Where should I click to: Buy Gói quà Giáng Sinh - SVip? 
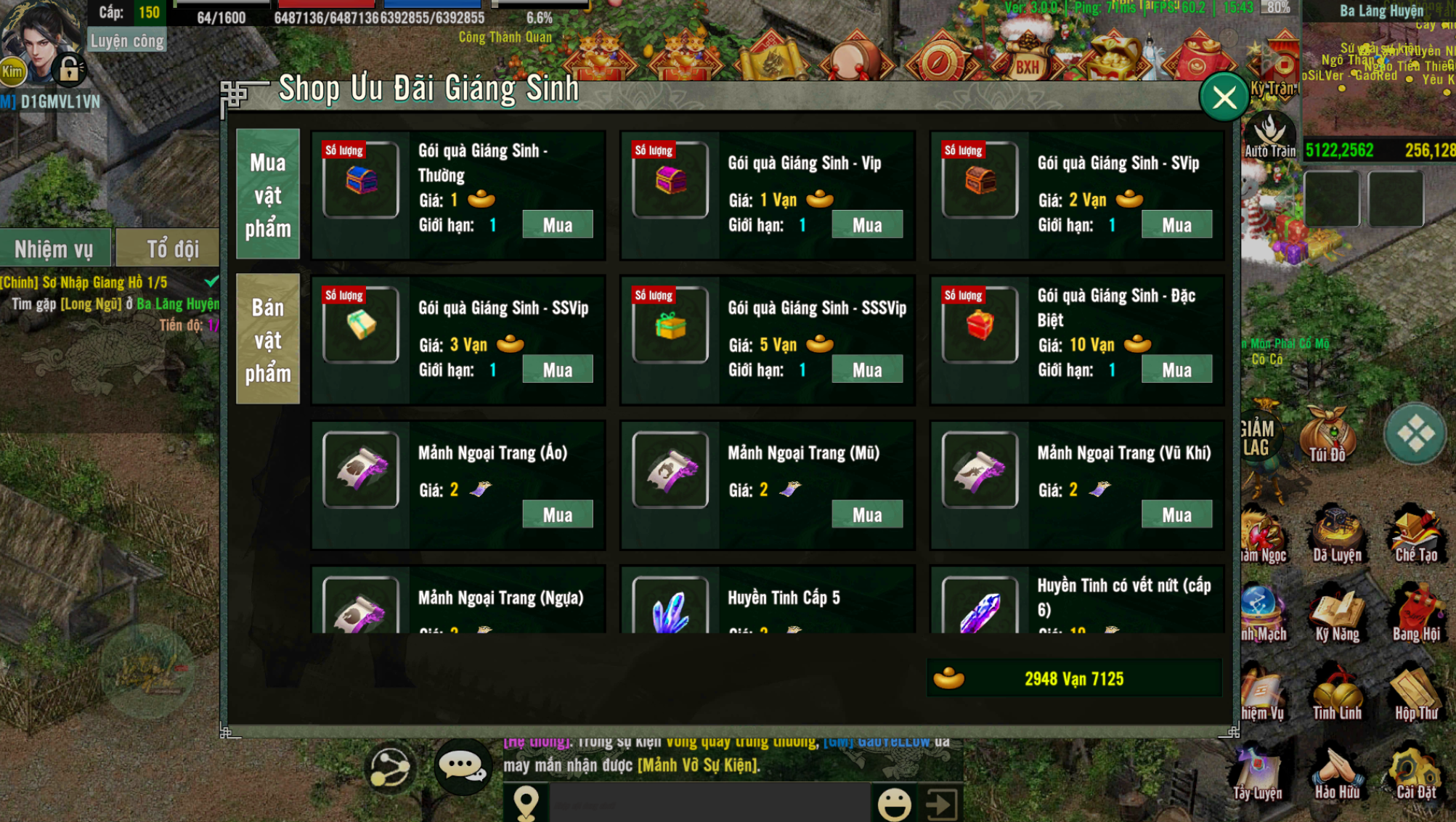pos(1176,225)
